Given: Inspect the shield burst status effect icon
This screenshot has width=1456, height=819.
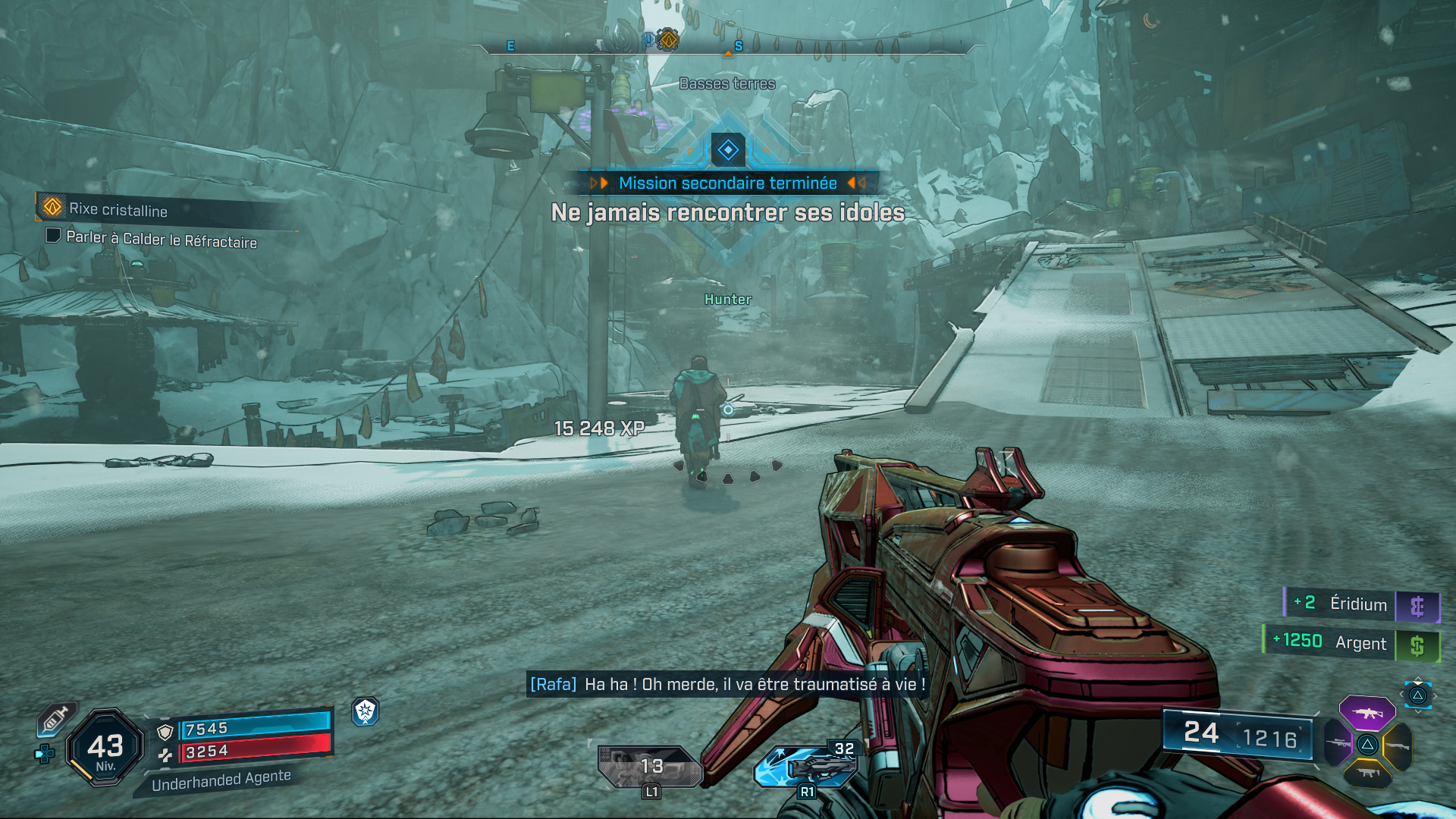Looking at the screenshot, I should click(x=366, y=711).
